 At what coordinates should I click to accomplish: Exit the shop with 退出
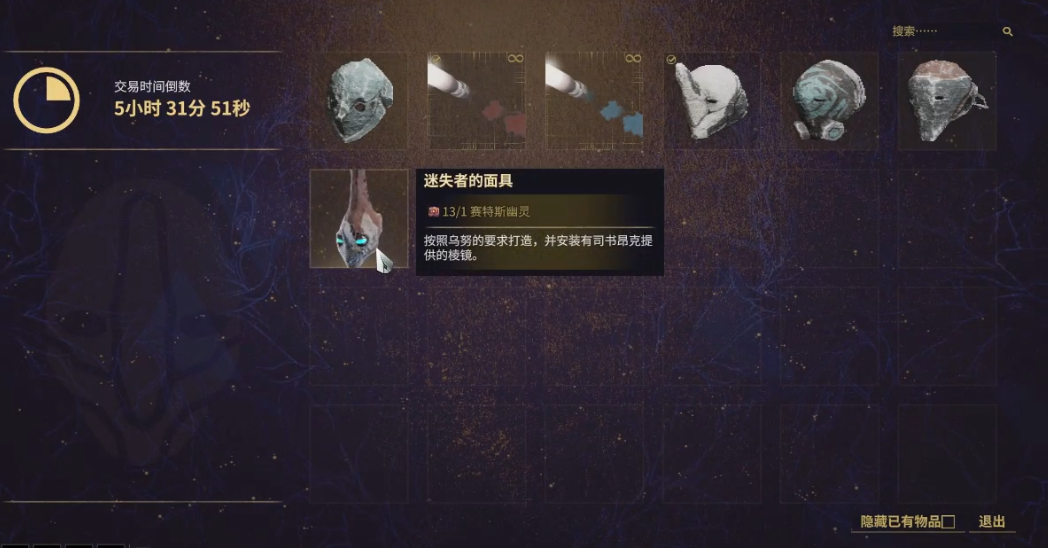991,522
